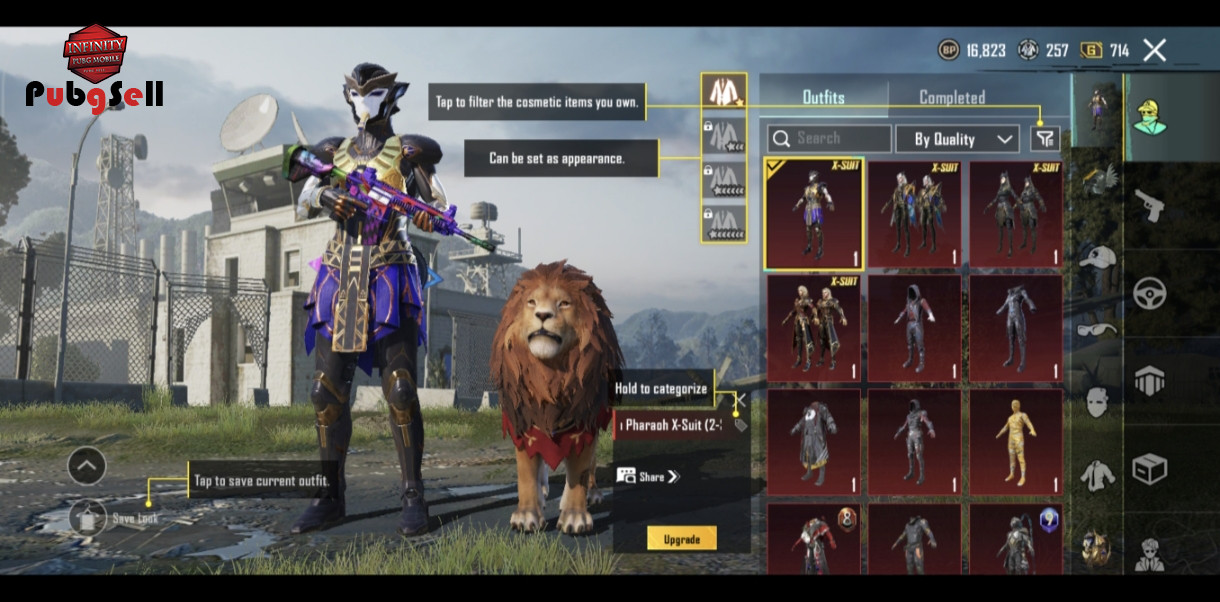Toggle the owned-items filter funnel icon

[x=1045, y=139]
